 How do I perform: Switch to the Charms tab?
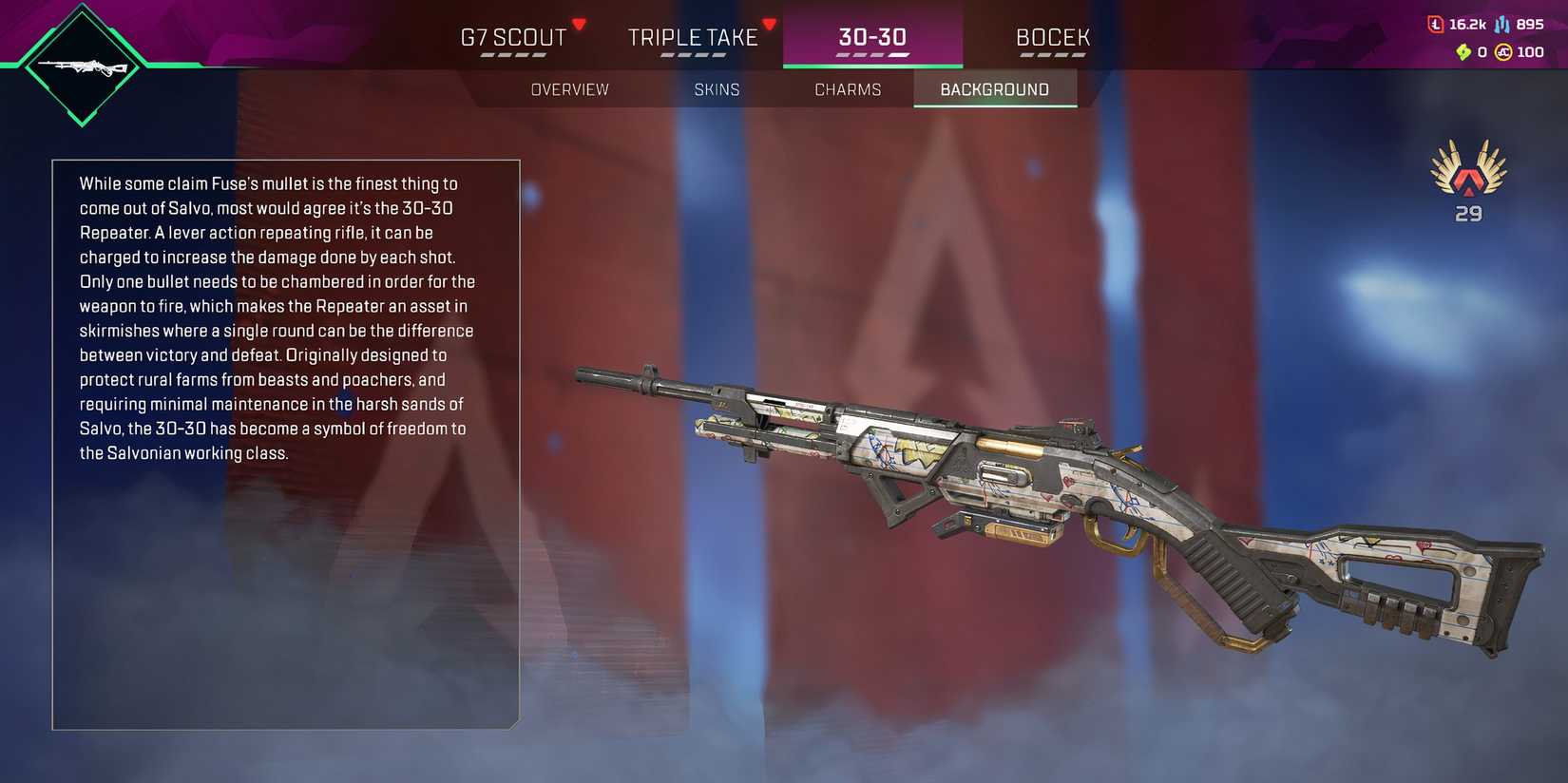pyautogui.click(x=848, y=88)
